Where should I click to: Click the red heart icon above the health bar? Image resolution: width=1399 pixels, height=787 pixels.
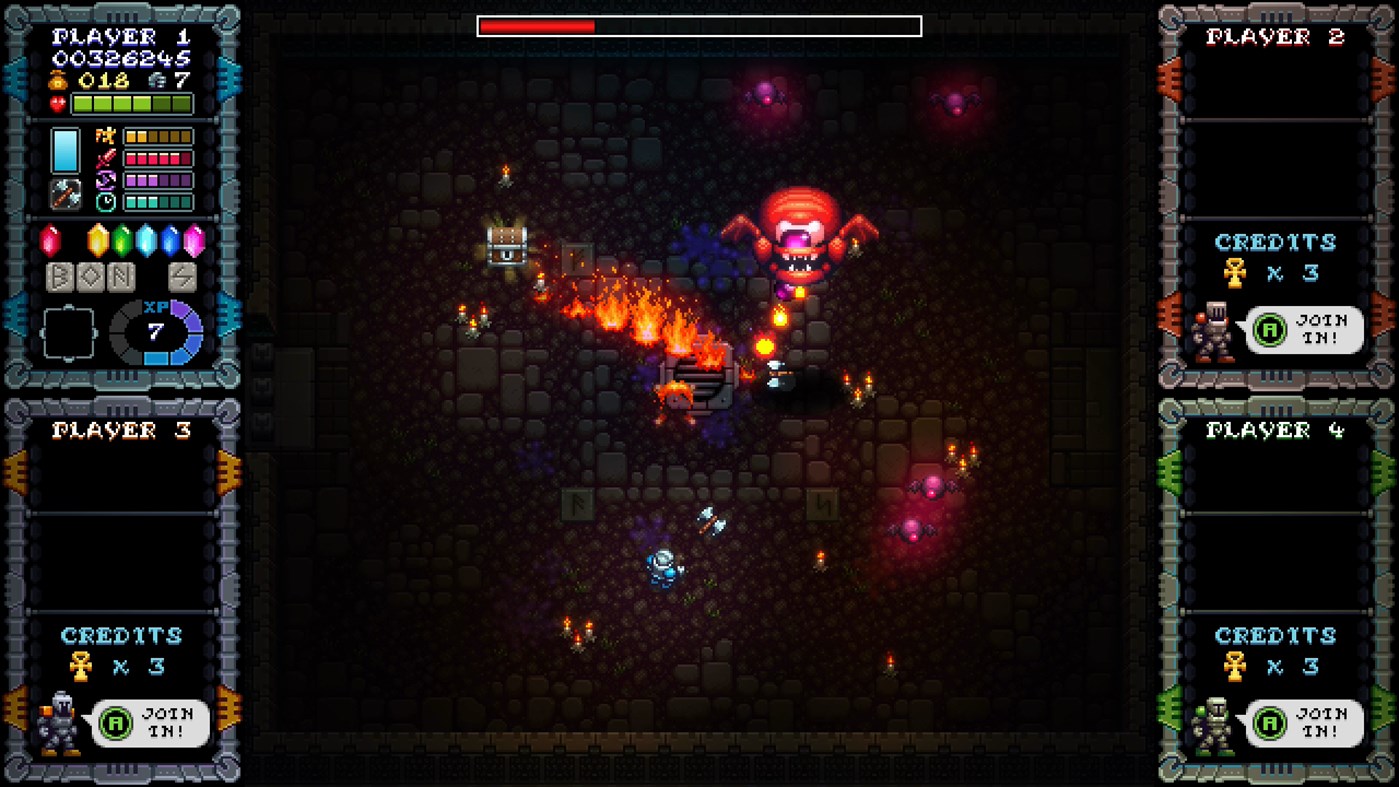point(56,103)
